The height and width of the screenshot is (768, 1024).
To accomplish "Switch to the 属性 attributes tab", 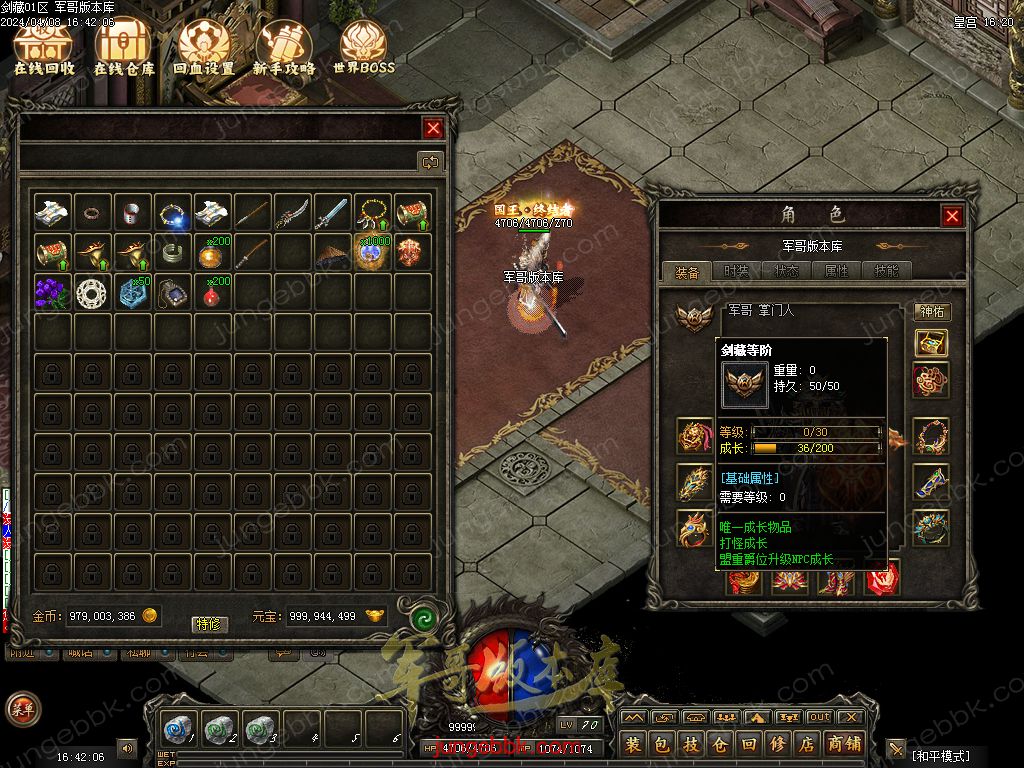I will point(836,271).
